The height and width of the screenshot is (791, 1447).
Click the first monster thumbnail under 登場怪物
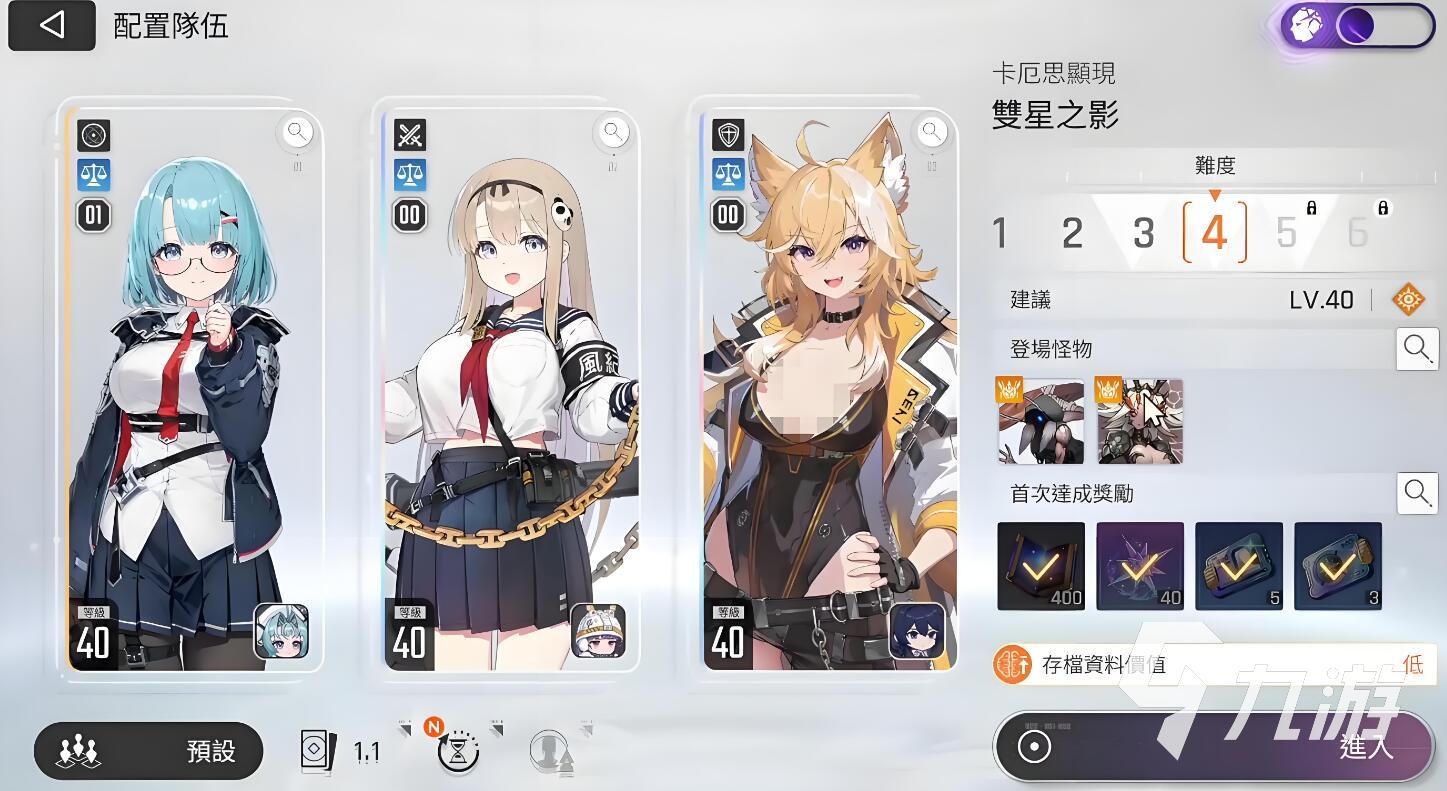1040,421
